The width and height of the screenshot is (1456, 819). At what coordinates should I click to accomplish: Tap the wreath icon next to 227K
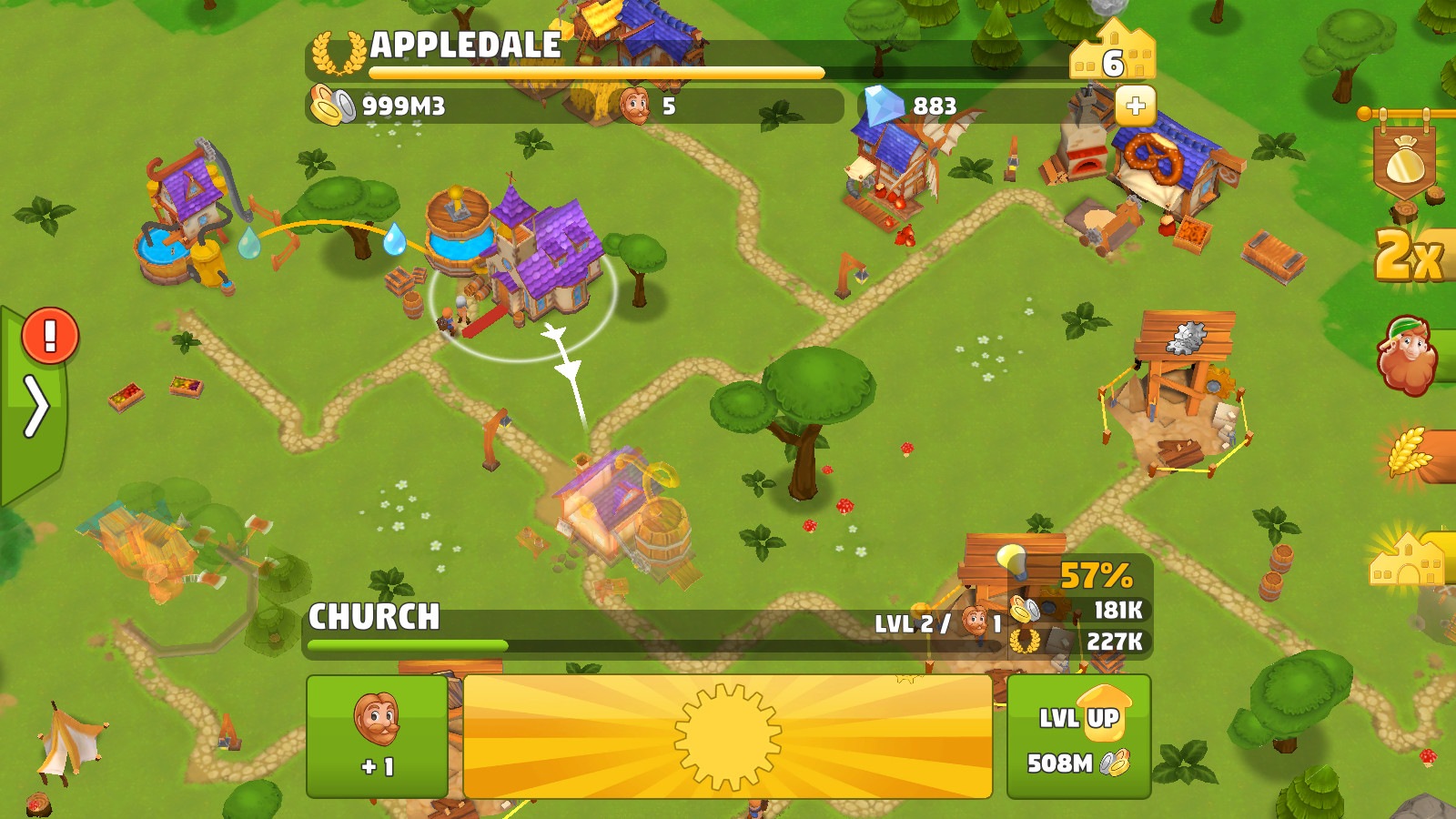pyautogui.click(x=1026, y=639)
